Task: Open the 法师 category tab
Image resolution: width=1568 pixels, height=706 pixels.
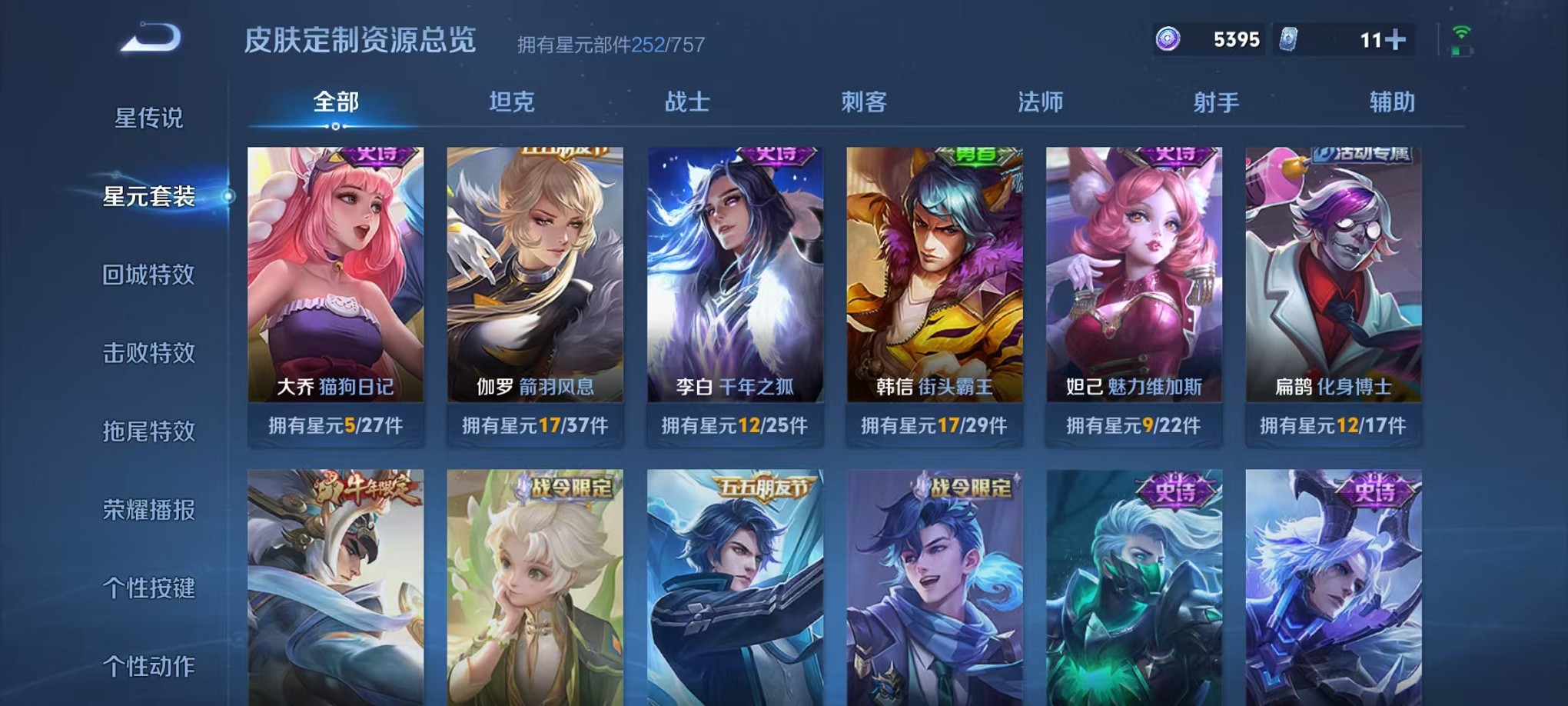Action: 1041,101
